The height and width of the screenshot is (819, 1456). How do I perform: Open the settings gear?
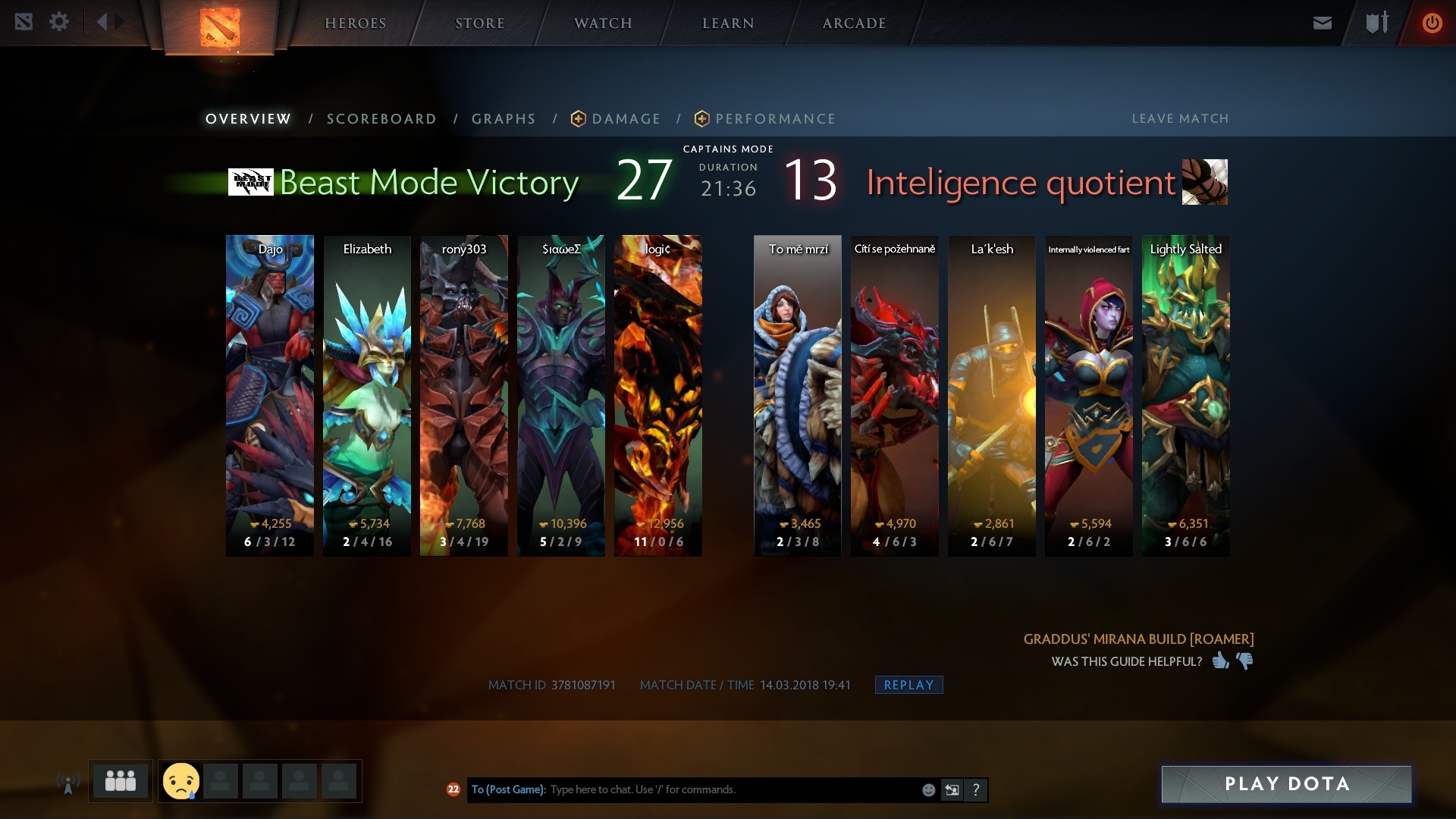pos(59,22)
